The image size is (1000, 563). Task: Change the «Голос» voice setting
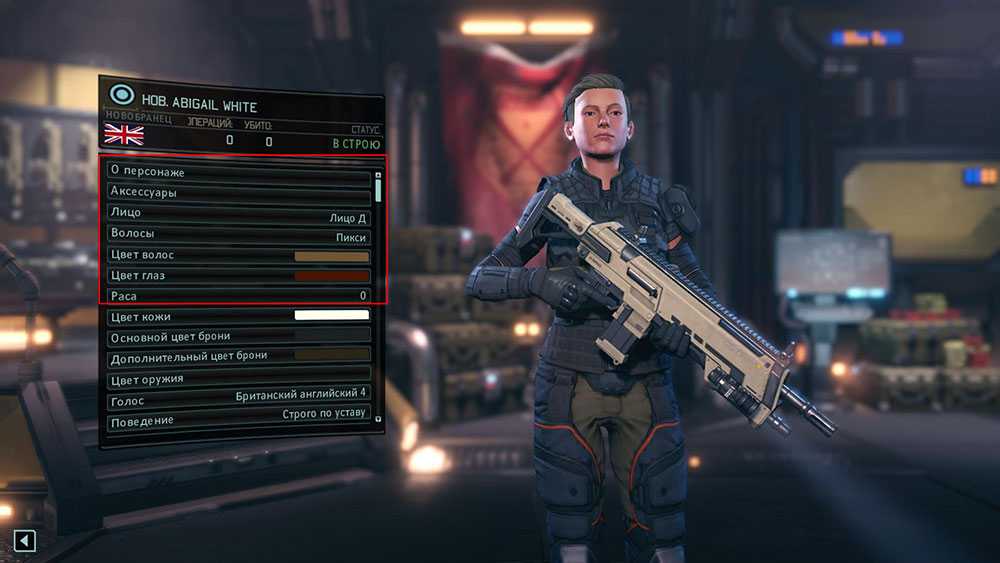click(x=238, y=400)
